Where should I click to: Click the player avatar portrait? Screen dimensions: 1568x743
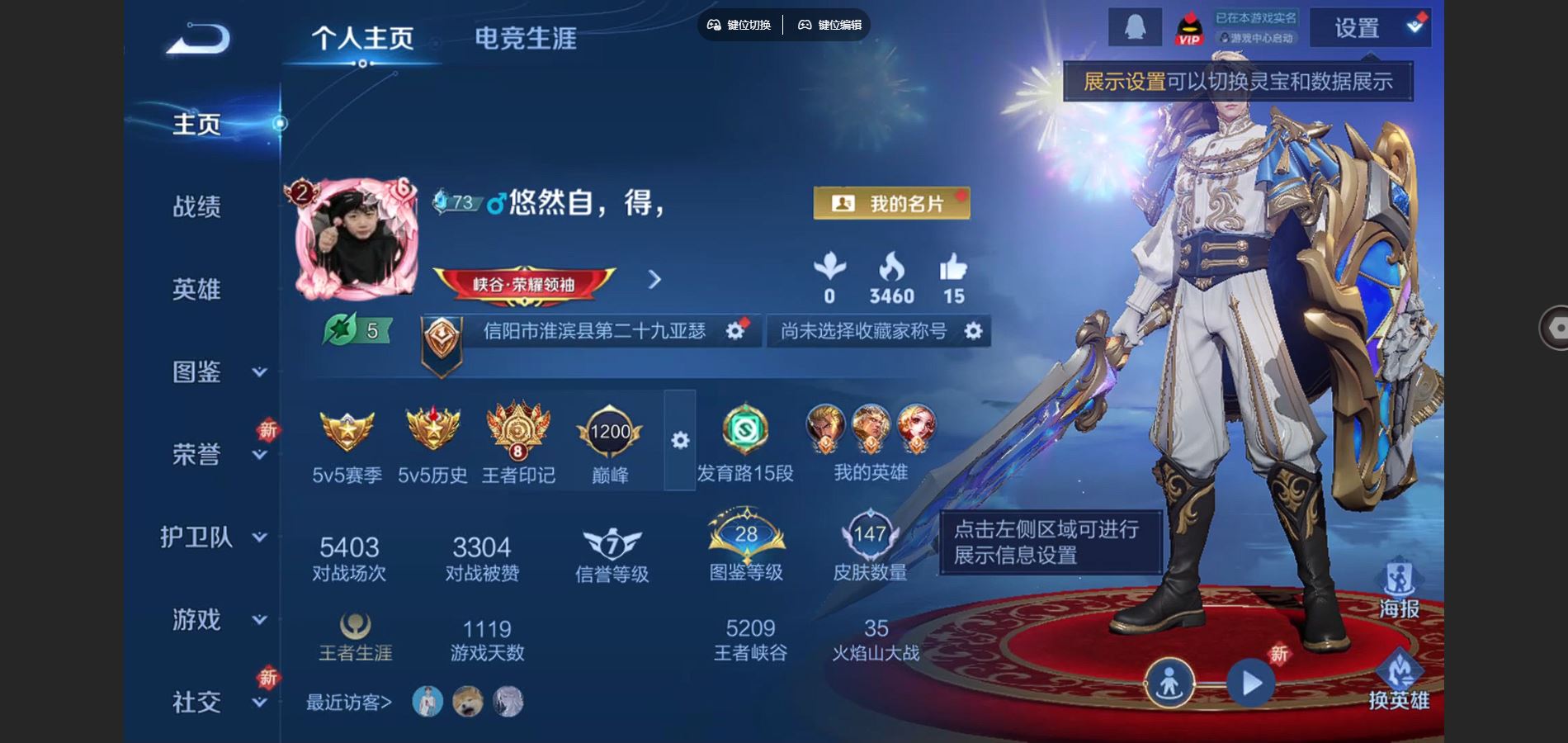(x=355, y=239)
